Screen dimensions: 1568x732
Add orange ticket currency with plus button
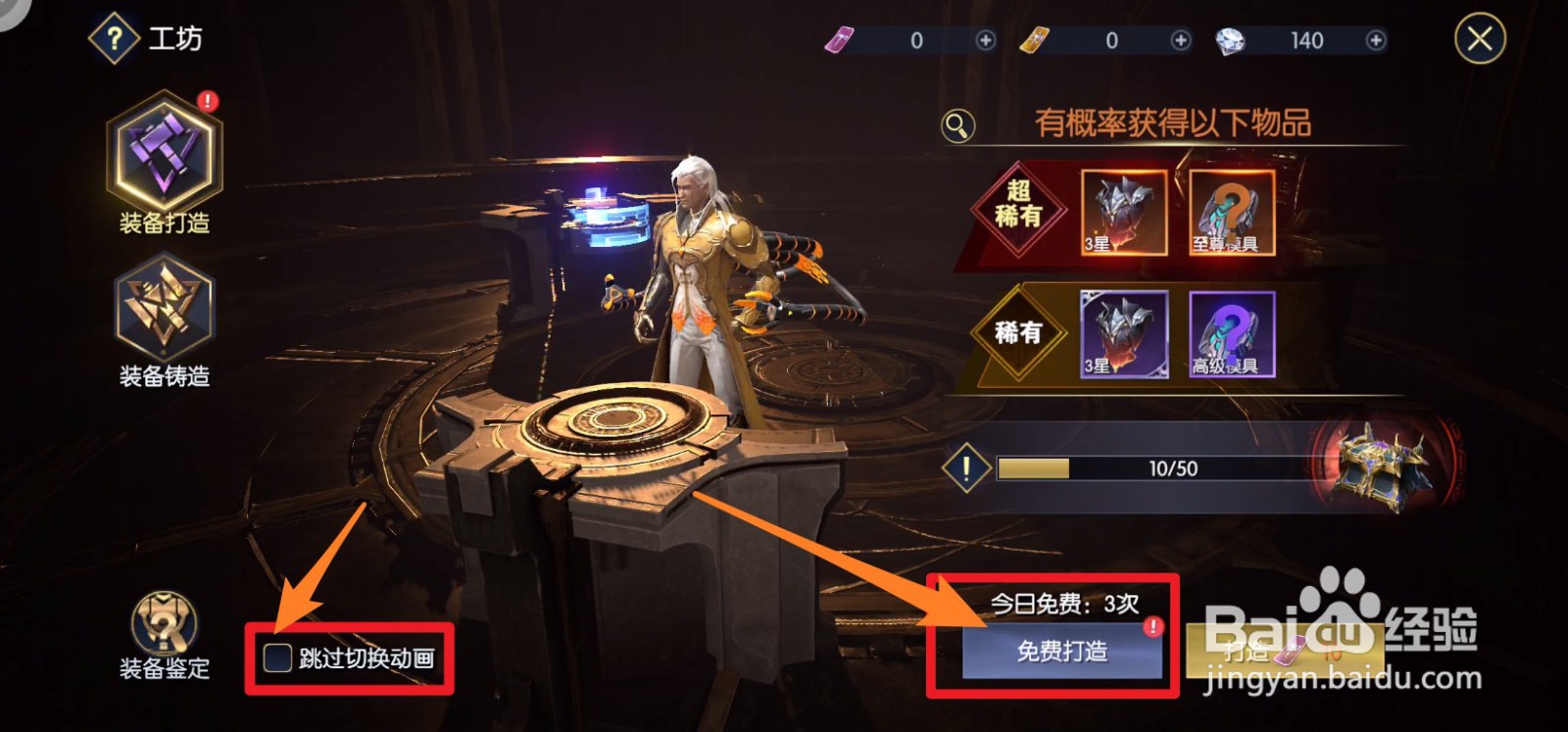1181,40
